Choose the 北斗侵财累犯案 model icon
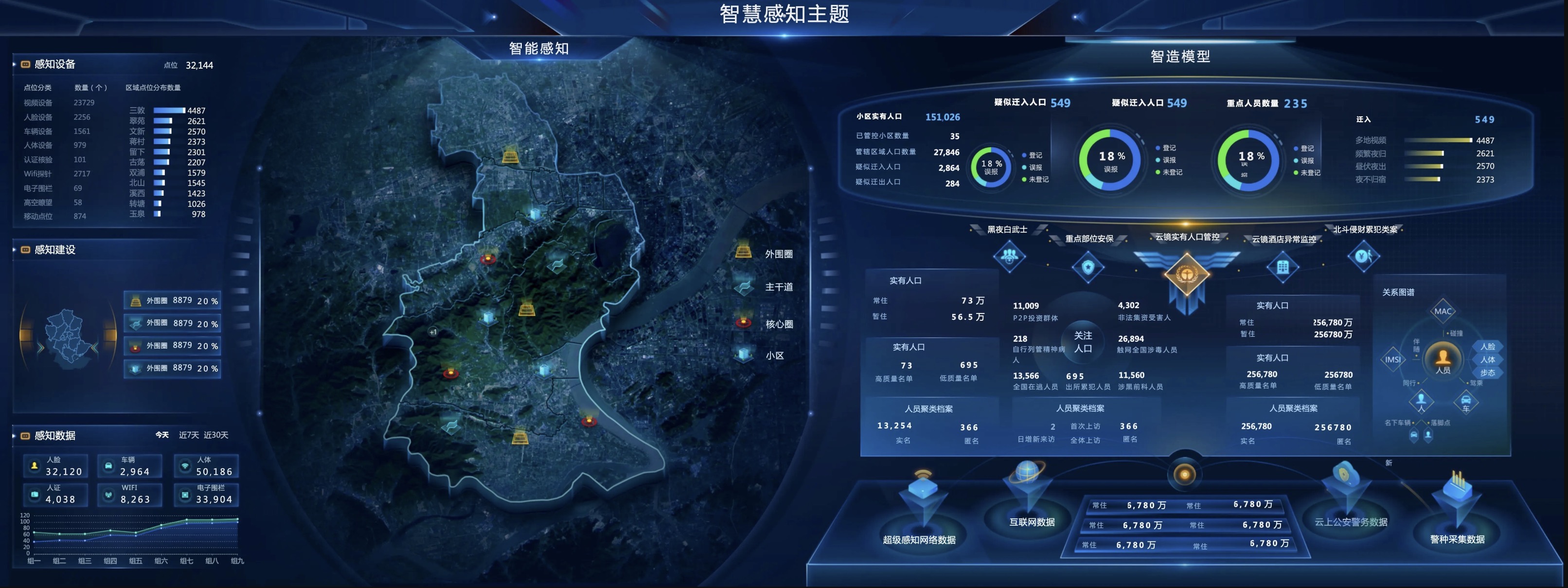The height and width of the screenshot is (588, 1568). pos(1363,256)
